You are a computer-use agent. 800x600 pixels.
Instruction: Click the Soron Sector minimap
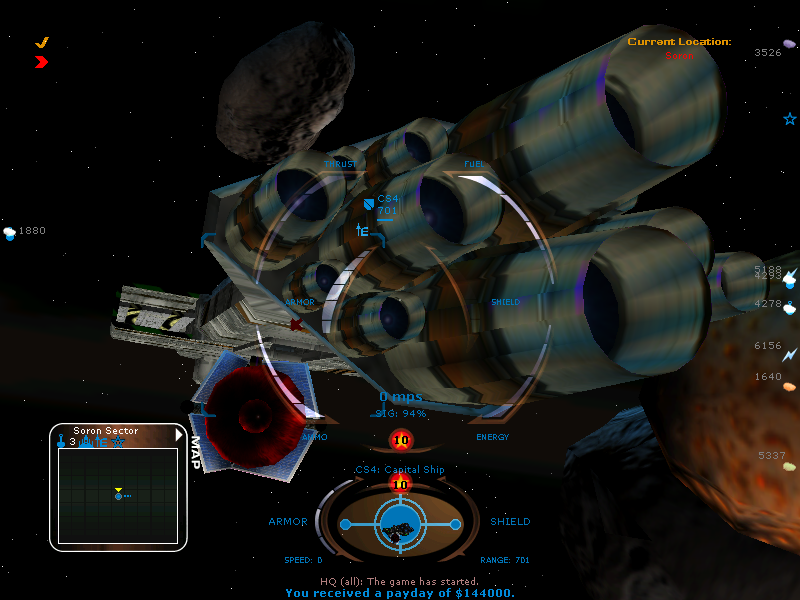point(118,495)
